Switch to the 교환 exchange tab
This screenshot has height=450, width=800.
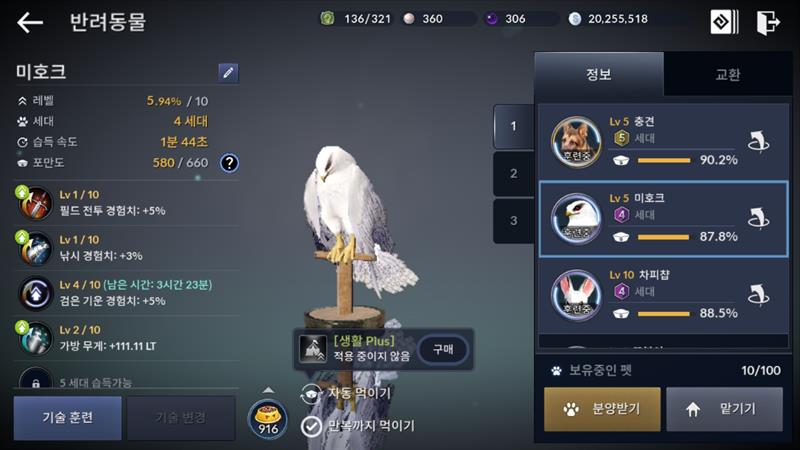point(727,74)
